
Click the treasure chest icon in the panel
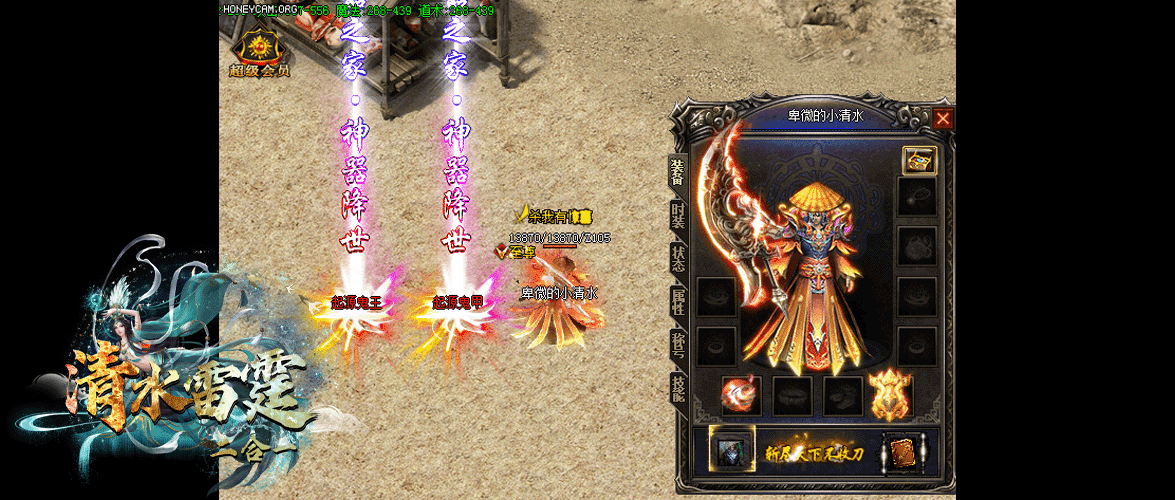(919, 160)
